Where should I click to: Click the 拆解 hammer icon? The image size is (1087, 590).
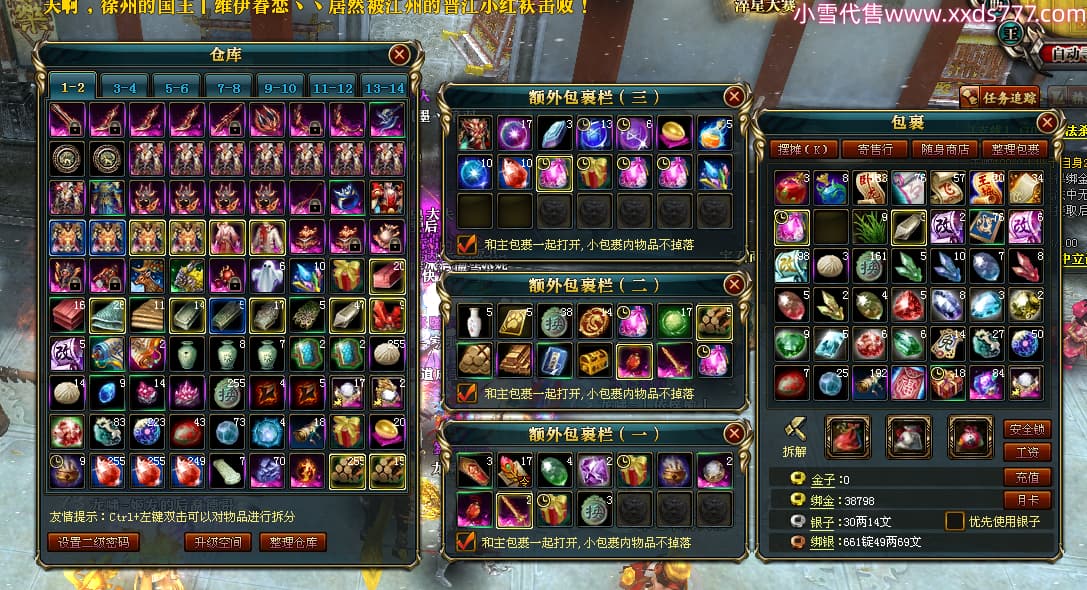click(x=796, y=429)
